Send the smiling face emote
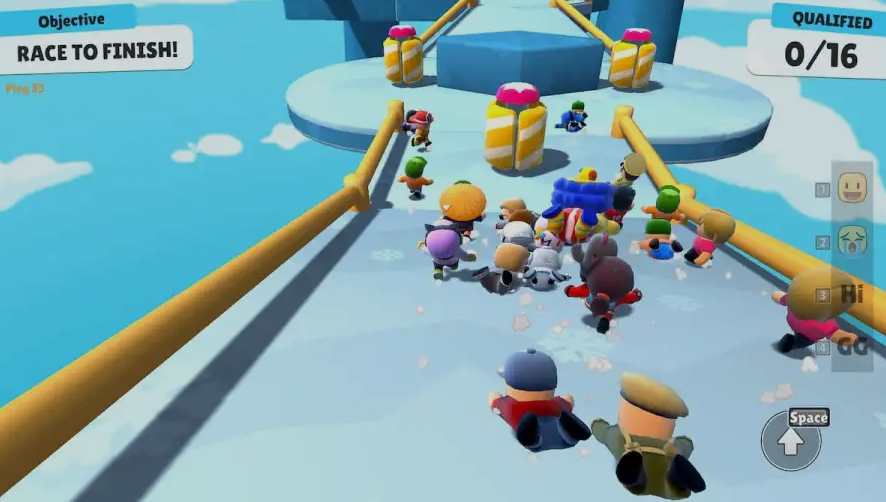886x502 pixels. click(852, 188)
